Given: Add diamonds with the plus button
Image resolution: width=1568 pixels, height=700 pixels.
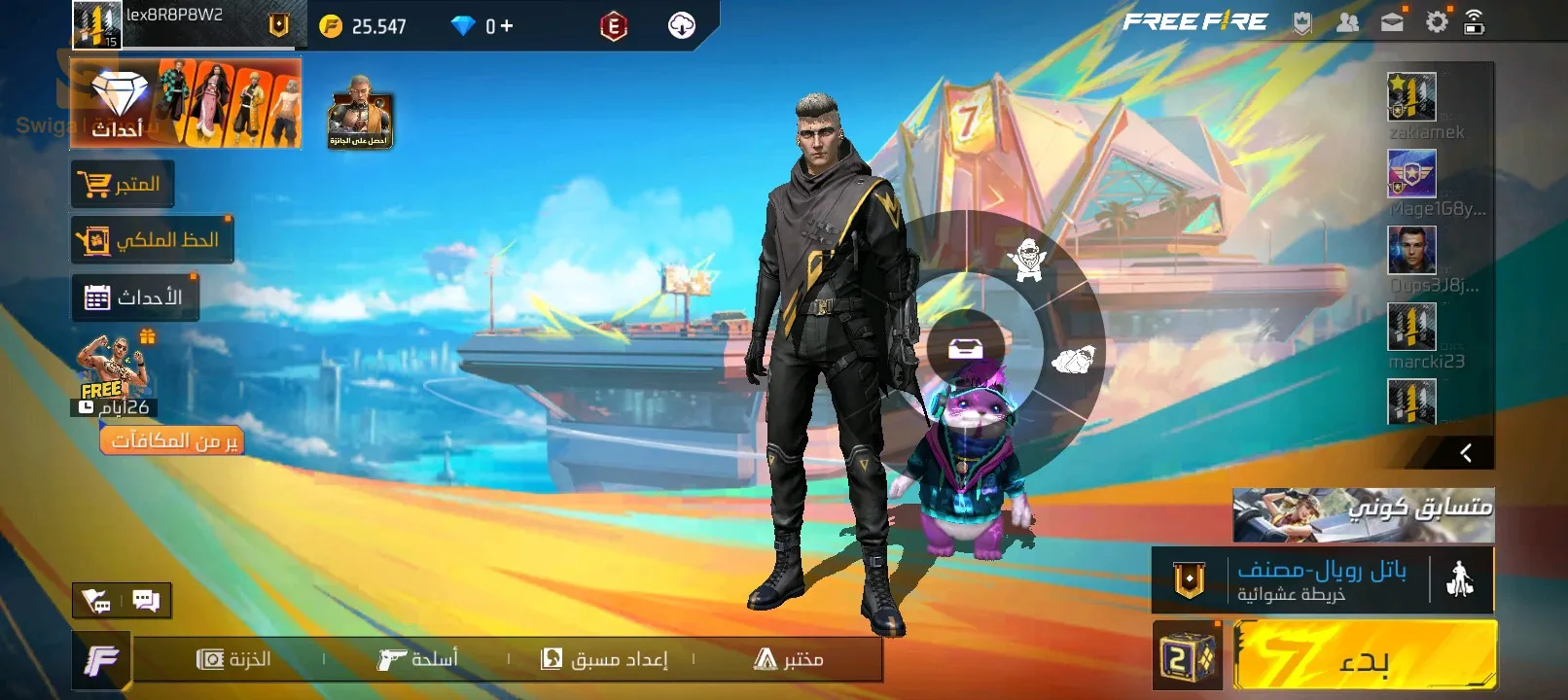Looking at the screenshot, I should (507, 26).
